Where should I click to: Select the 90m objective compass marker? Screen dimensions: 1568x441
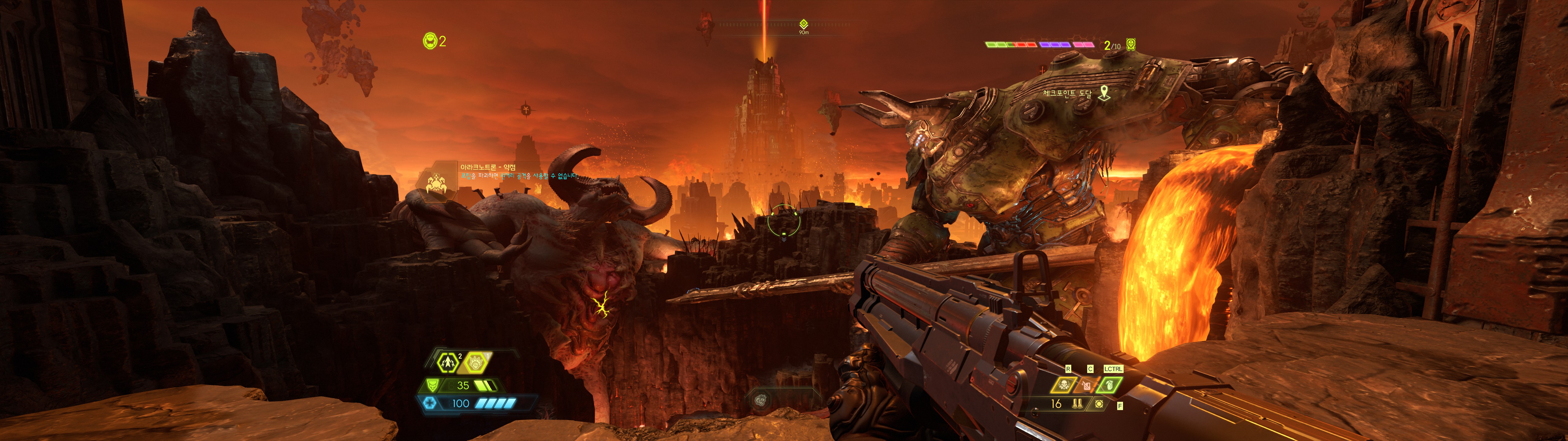804,24
